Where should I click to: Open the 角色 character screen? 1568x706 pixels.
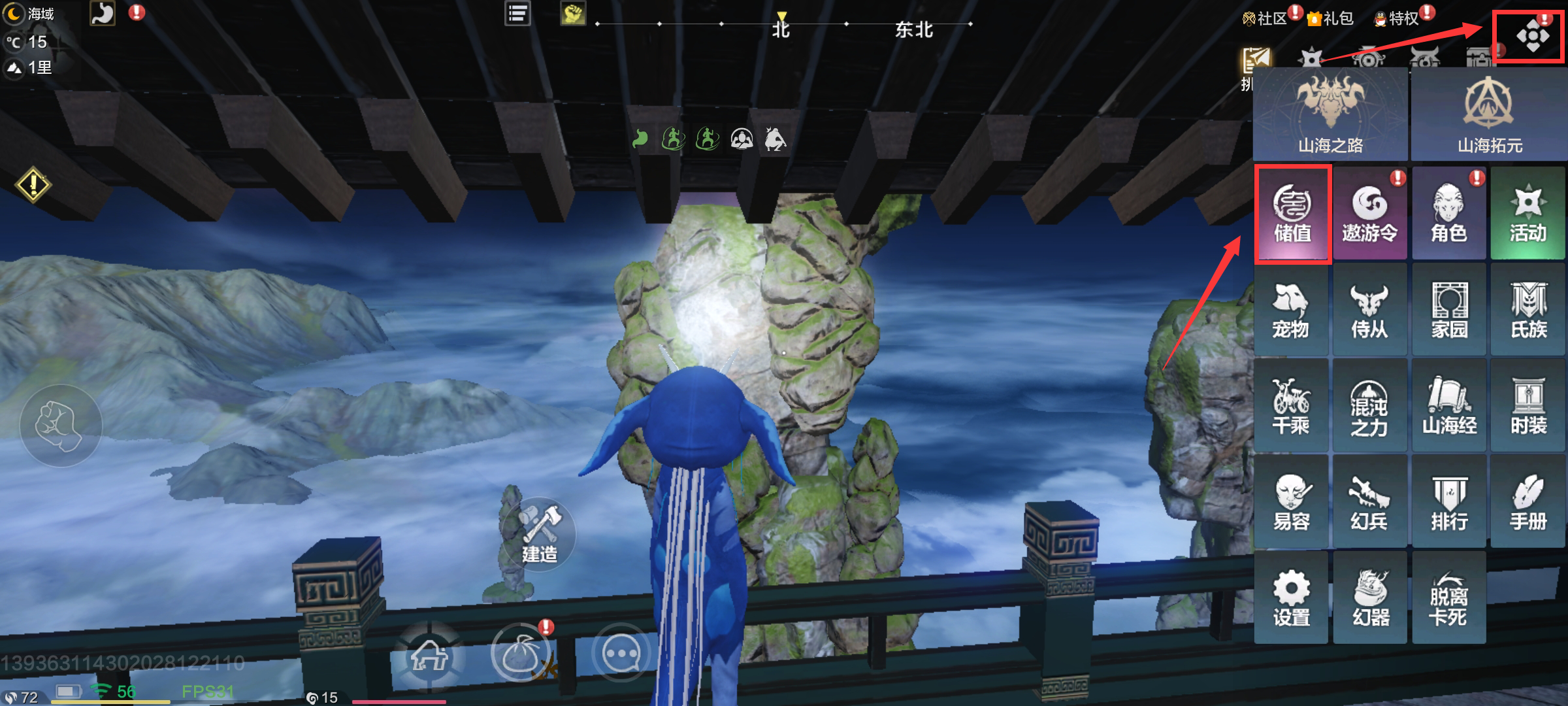1448,214
